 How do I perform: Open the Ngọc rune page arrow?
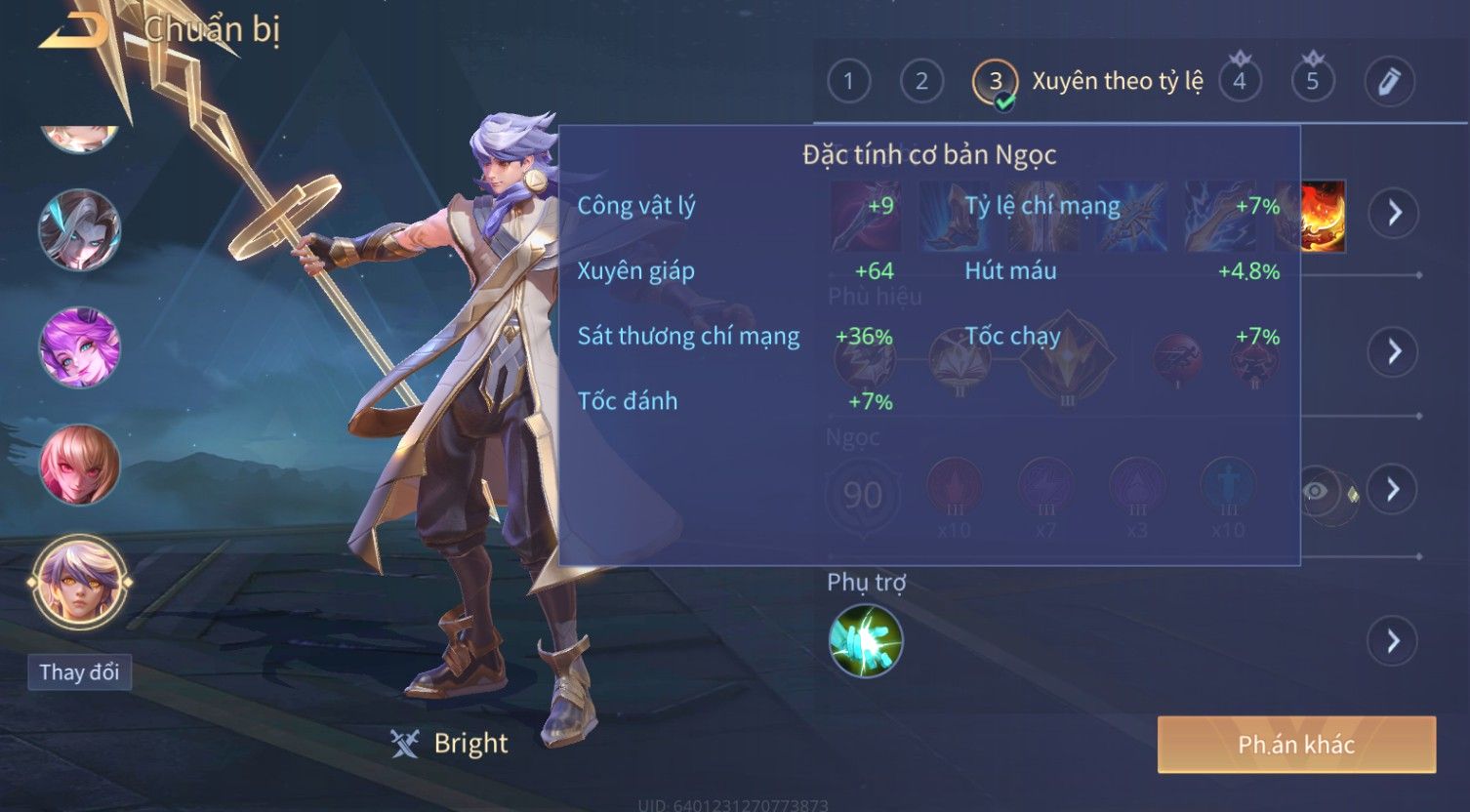[x=1393, y=489]
